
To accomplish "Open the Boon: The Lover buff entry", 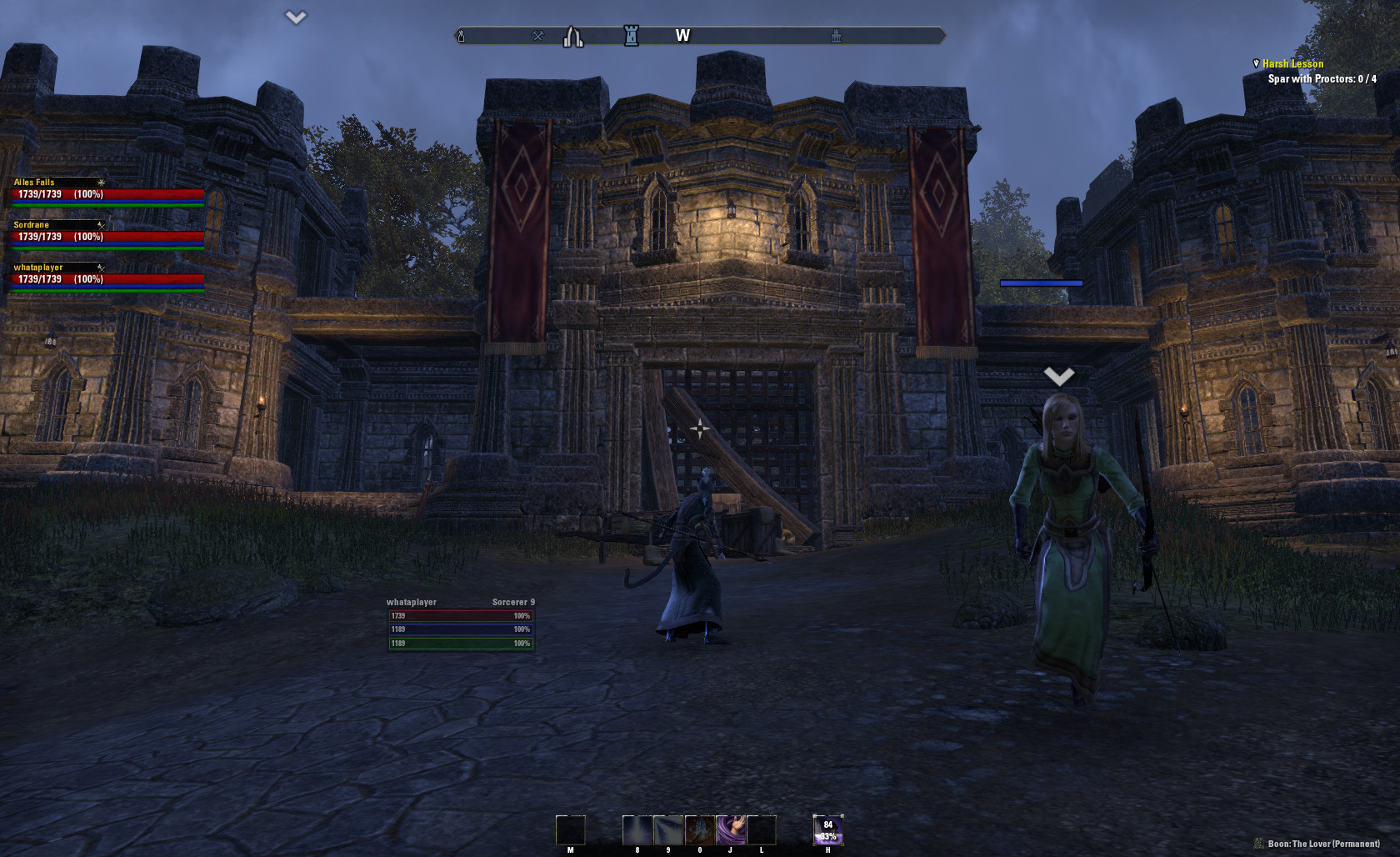I will (x=1322, y=844).
